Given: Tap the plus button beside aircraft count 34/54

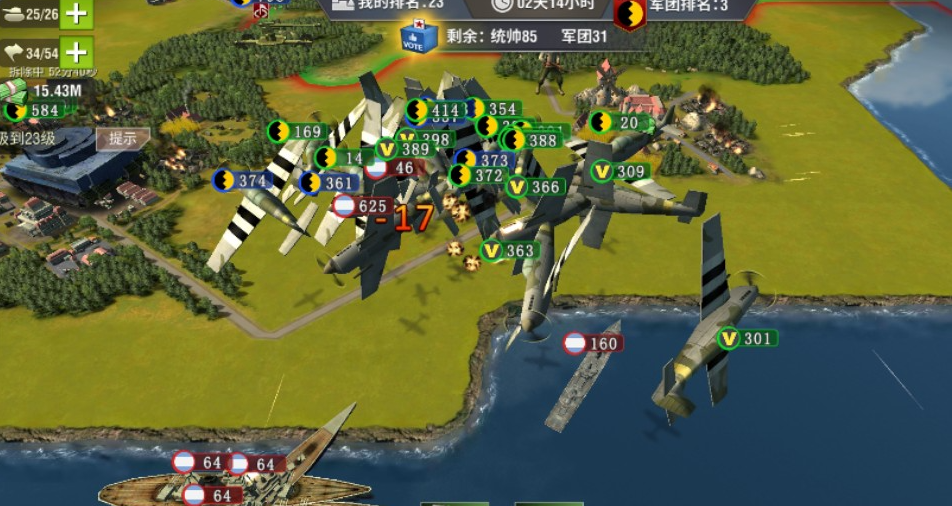Looking at the screenshot, I should (x=76, y=51).
